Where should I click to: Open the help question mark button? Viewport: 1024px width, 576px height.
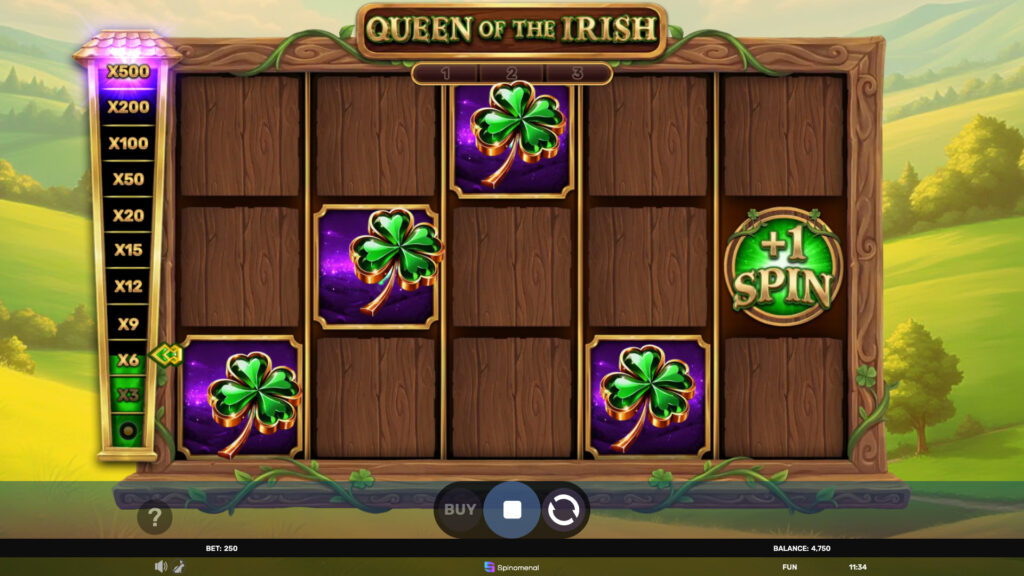click(155, 517)
